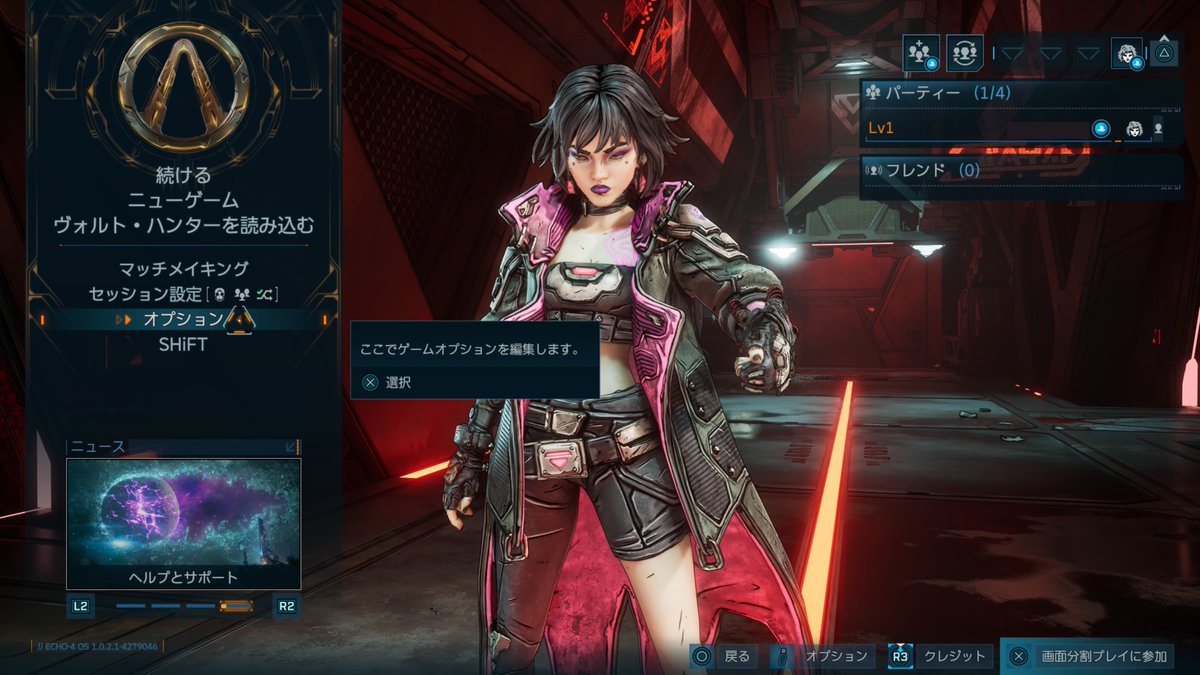Expand the ニュース panel arrow
The width and height of the screenshot is (1200, 675).
tap(291, 447)
